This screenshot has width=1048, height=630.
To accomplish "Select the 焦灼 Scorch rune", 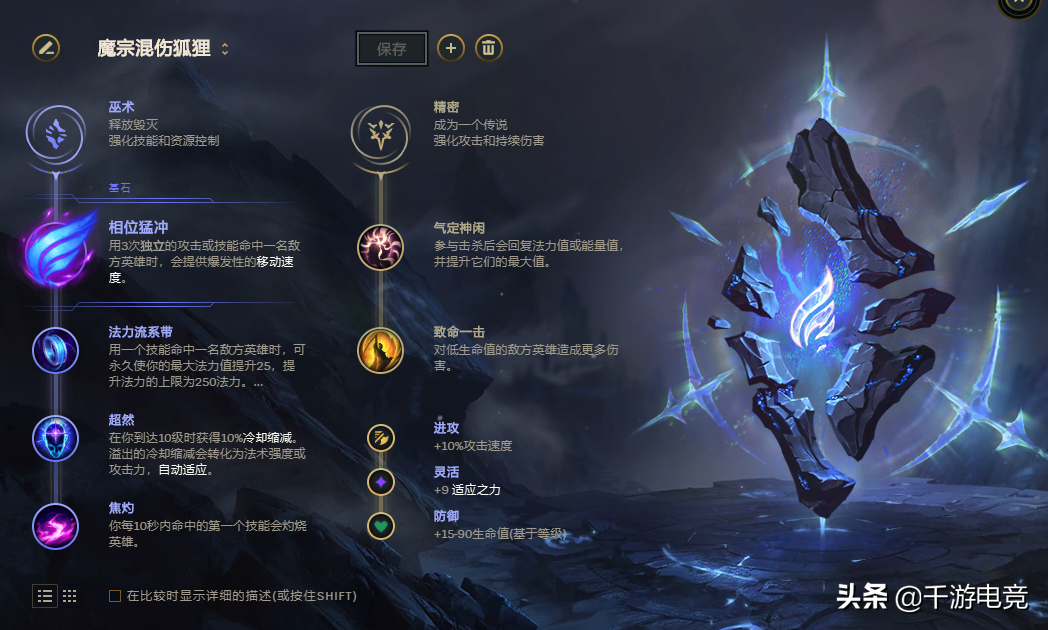I will tap(55, 526).
